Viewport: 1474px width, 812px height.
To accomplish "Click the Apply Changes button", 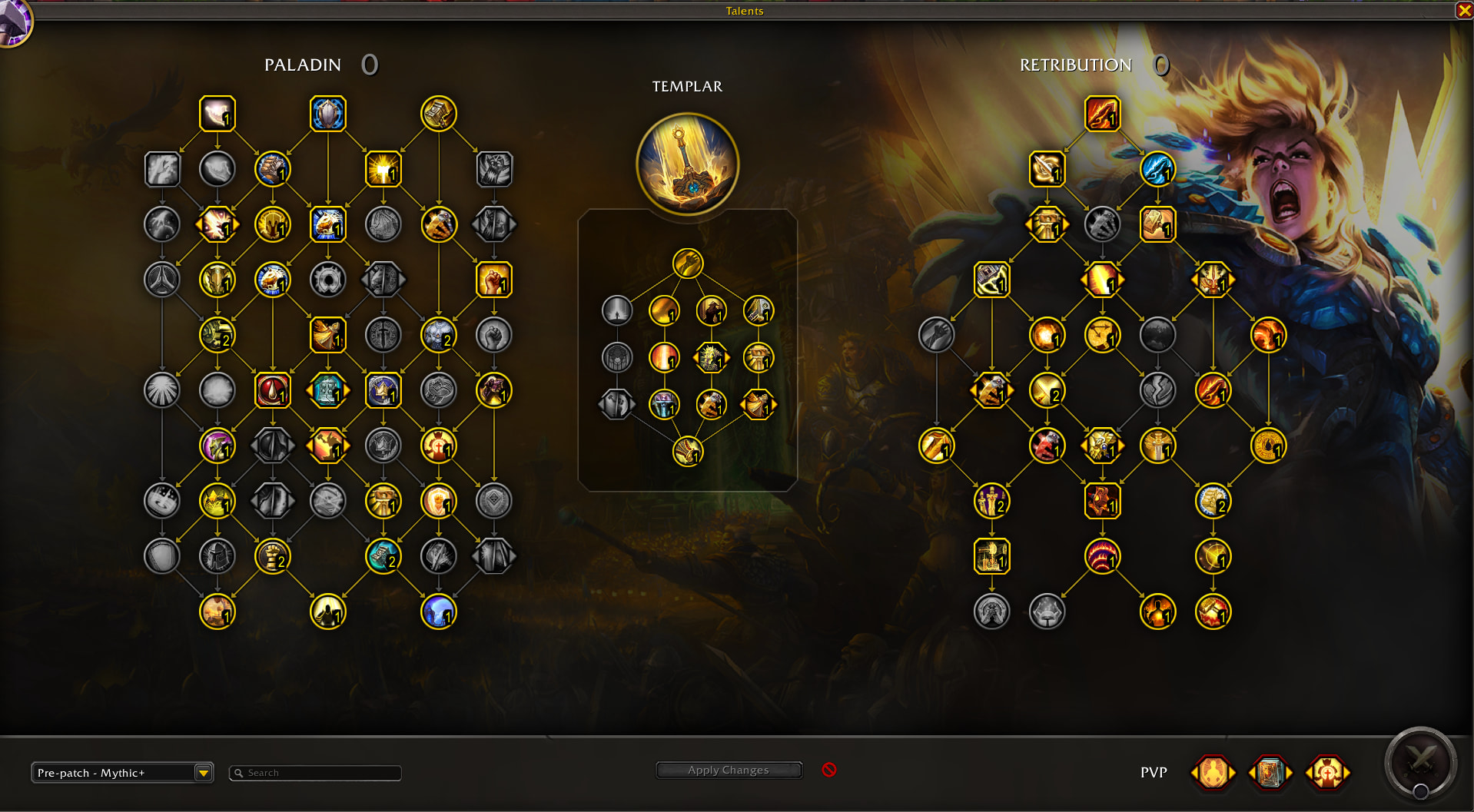I will point(729,770).
